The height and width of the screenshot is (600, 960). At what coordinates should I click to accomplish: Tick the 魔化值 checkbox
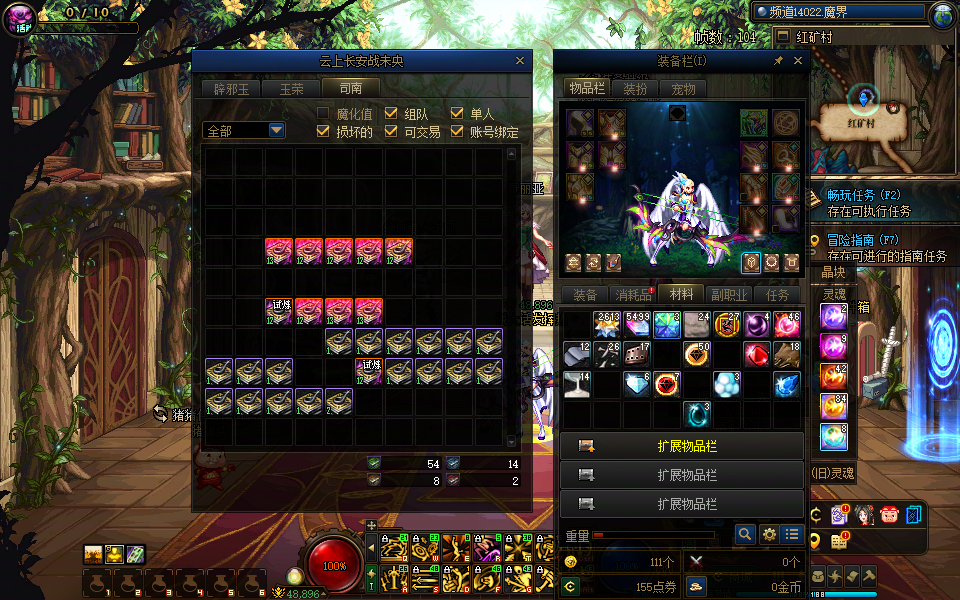click(323, 114)
